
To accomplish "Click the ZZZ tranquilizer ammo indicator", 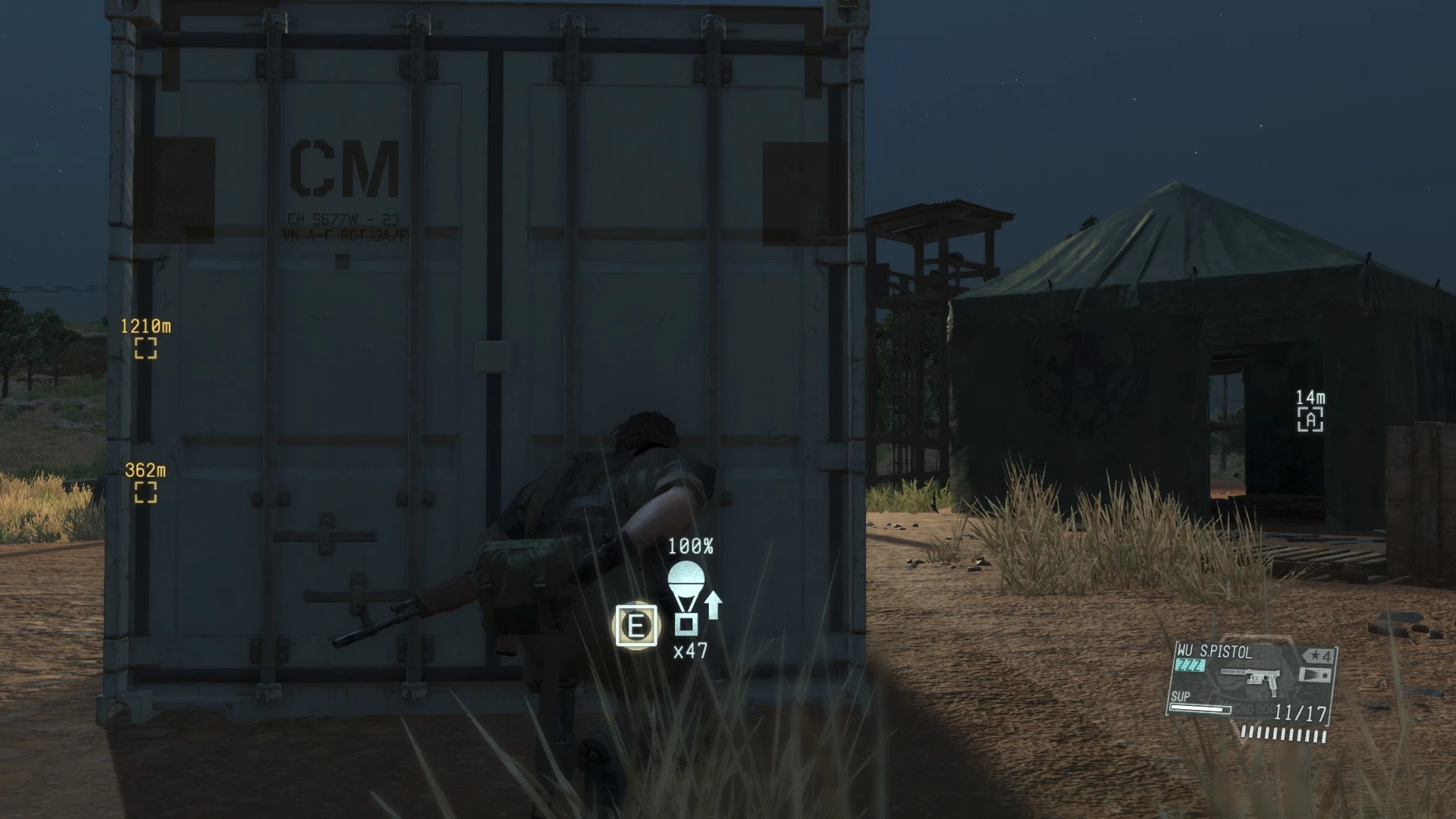I will (x=1189, y=664).
